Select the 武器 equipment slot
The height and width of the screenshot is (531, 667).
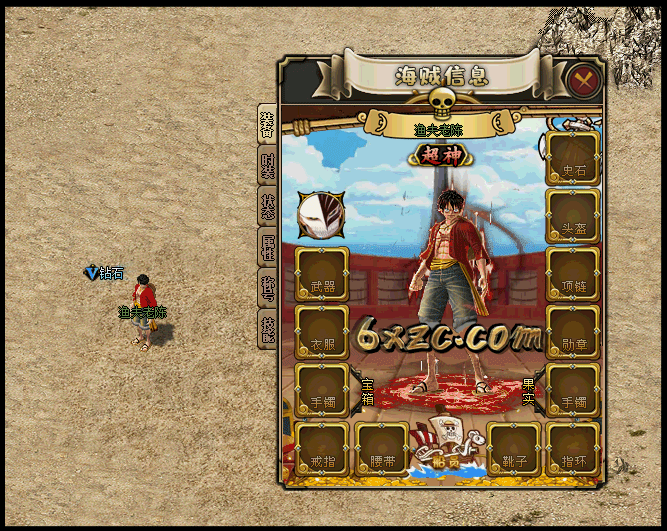[x=322, y=275]
